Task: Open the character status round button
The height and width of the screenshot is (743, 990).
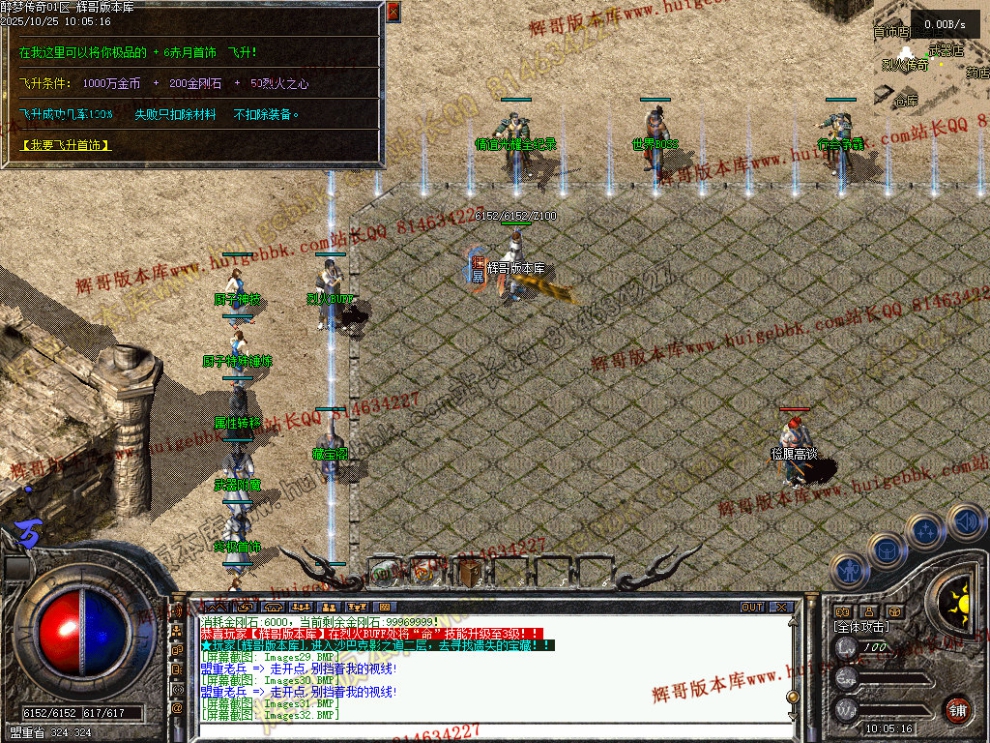Action: [x=851, y=572]
